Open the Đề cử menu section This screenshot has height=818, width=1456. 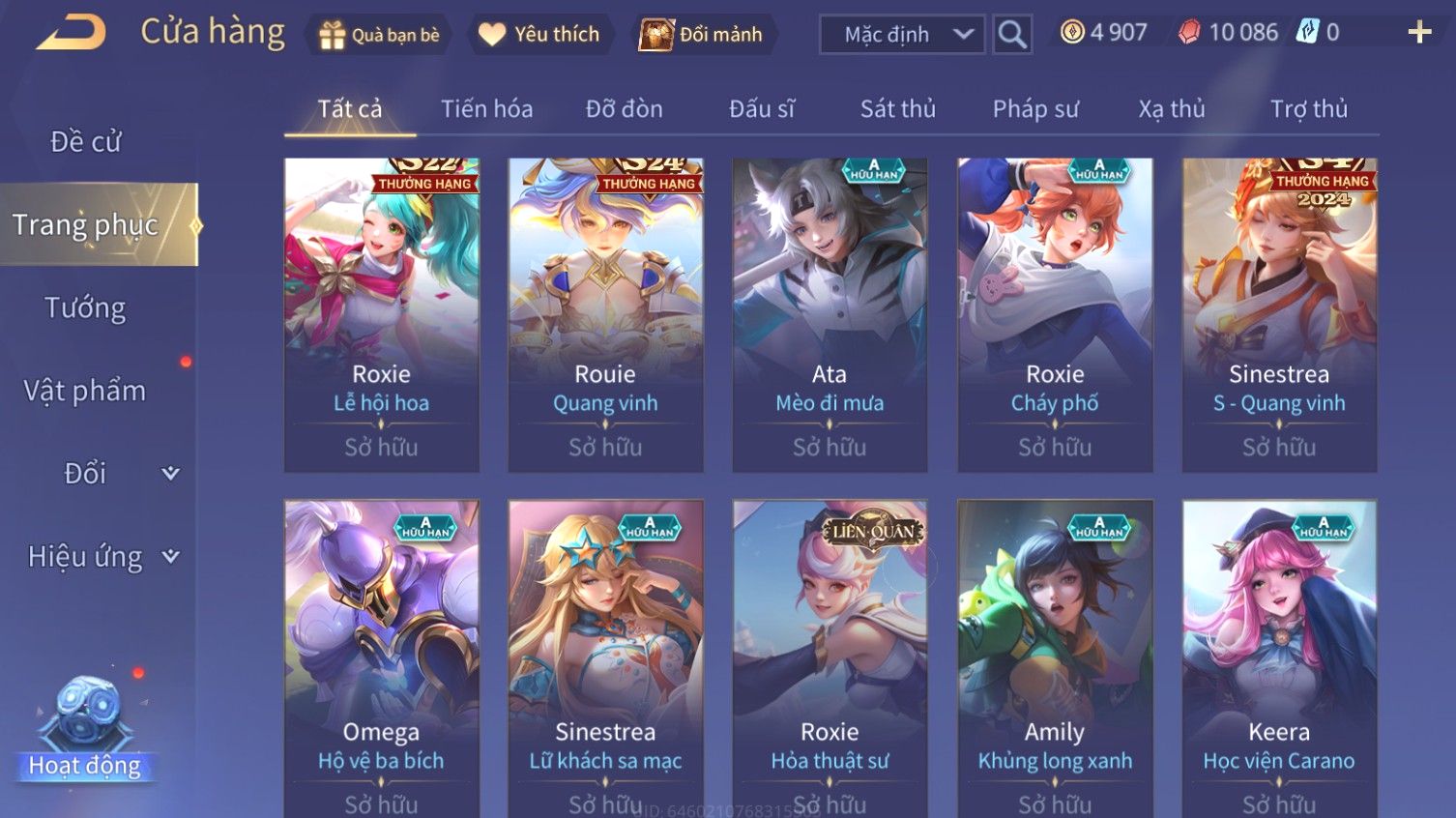pyautogui.click(x=86, y=142)
